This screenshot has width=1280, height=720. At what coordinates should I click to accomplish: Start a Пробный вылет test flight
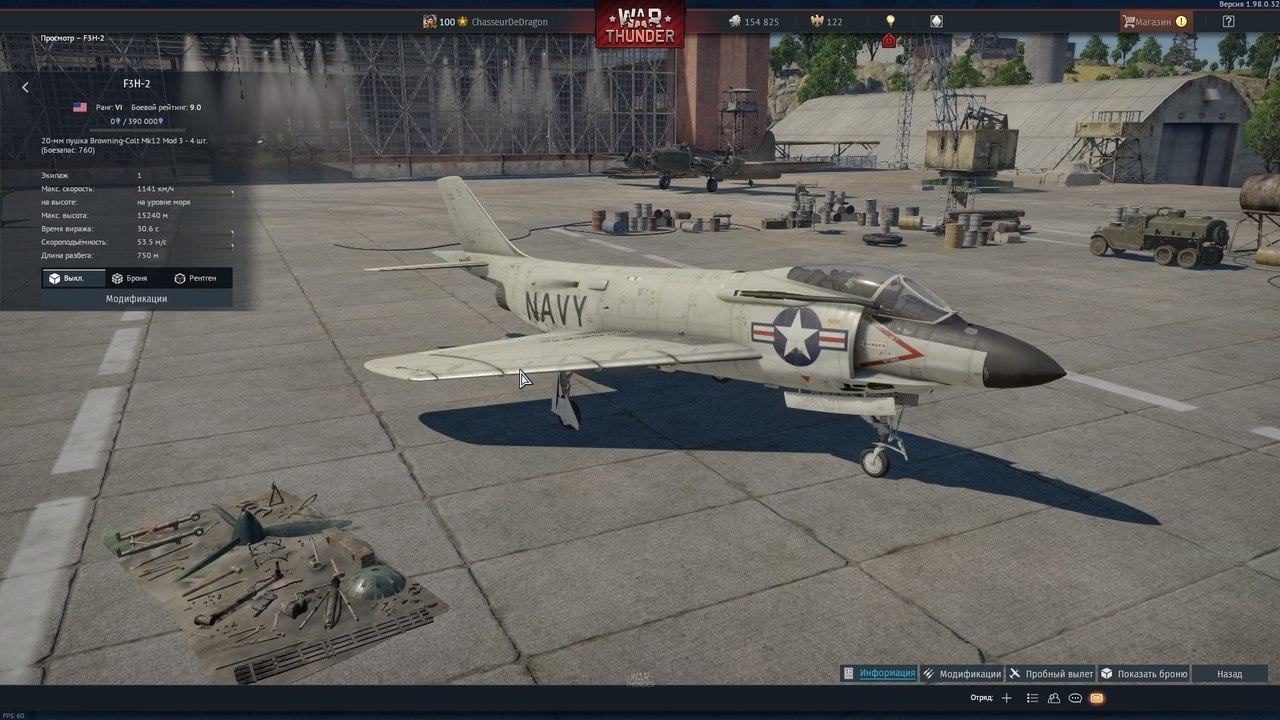[1051, 674]
